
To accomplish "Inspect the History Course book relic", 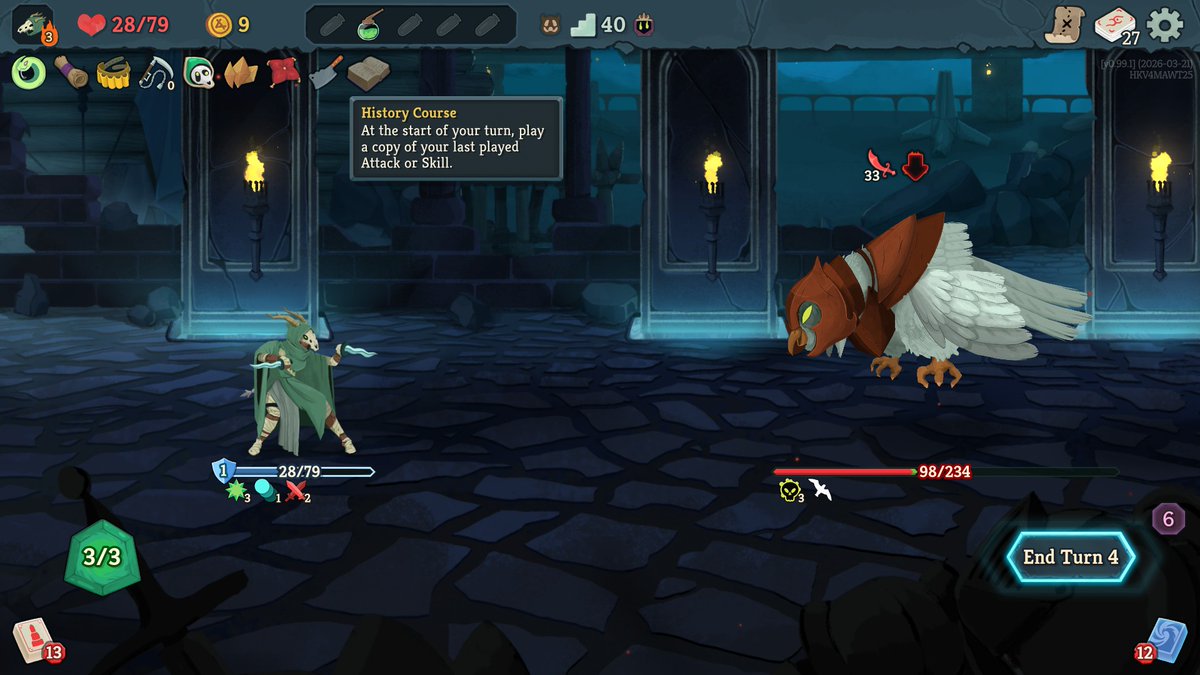I will [x=368, y=73].
